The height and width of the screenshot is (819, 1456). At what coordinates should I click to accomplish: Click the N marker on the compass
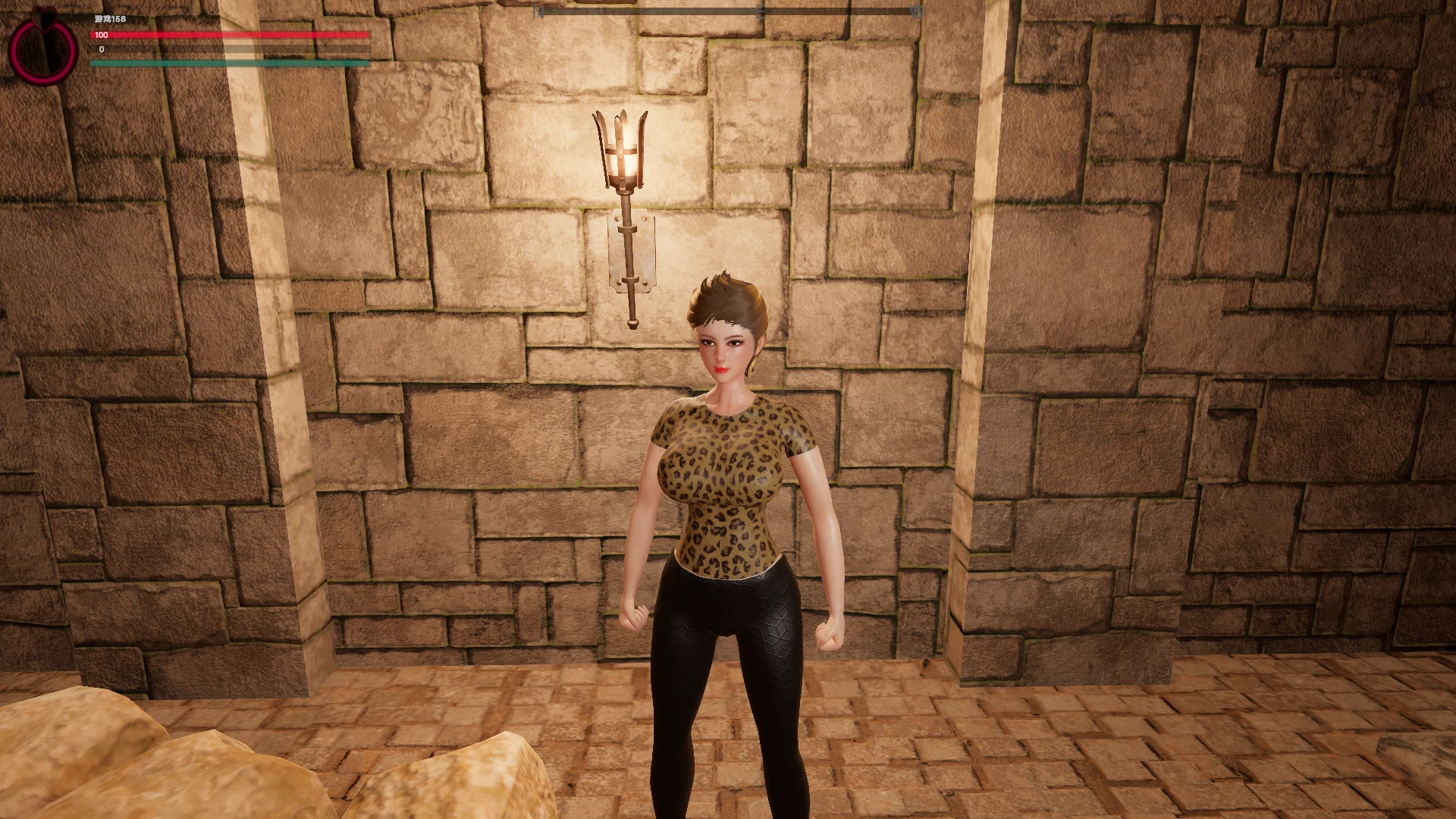point(538,11)
